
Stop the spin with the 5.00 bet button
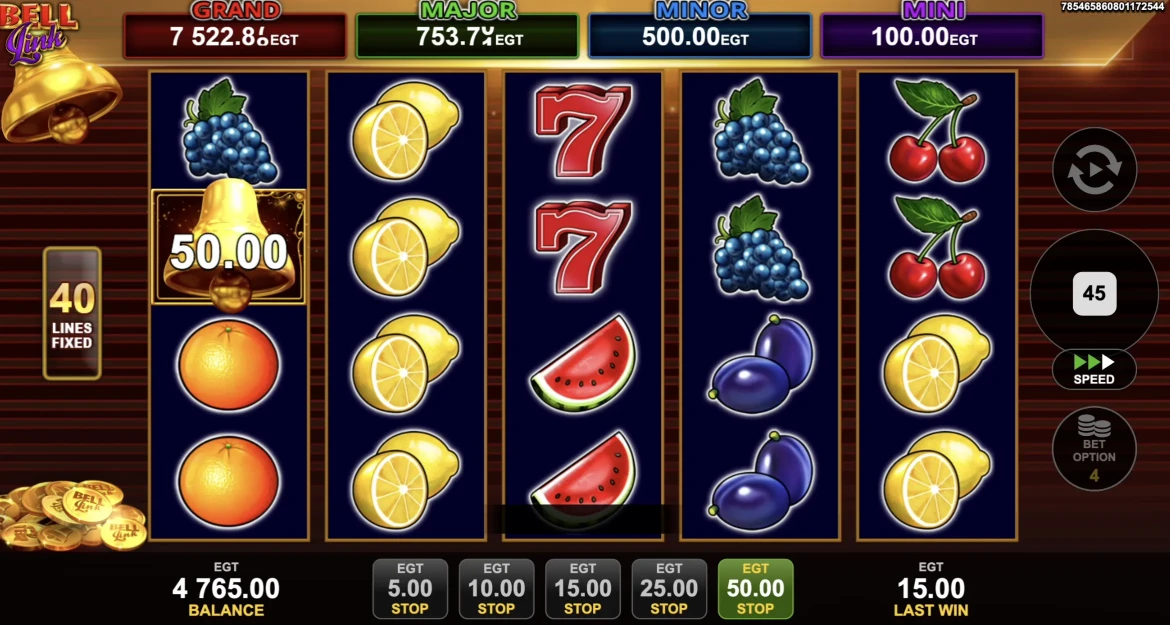(x=410, y=589)
